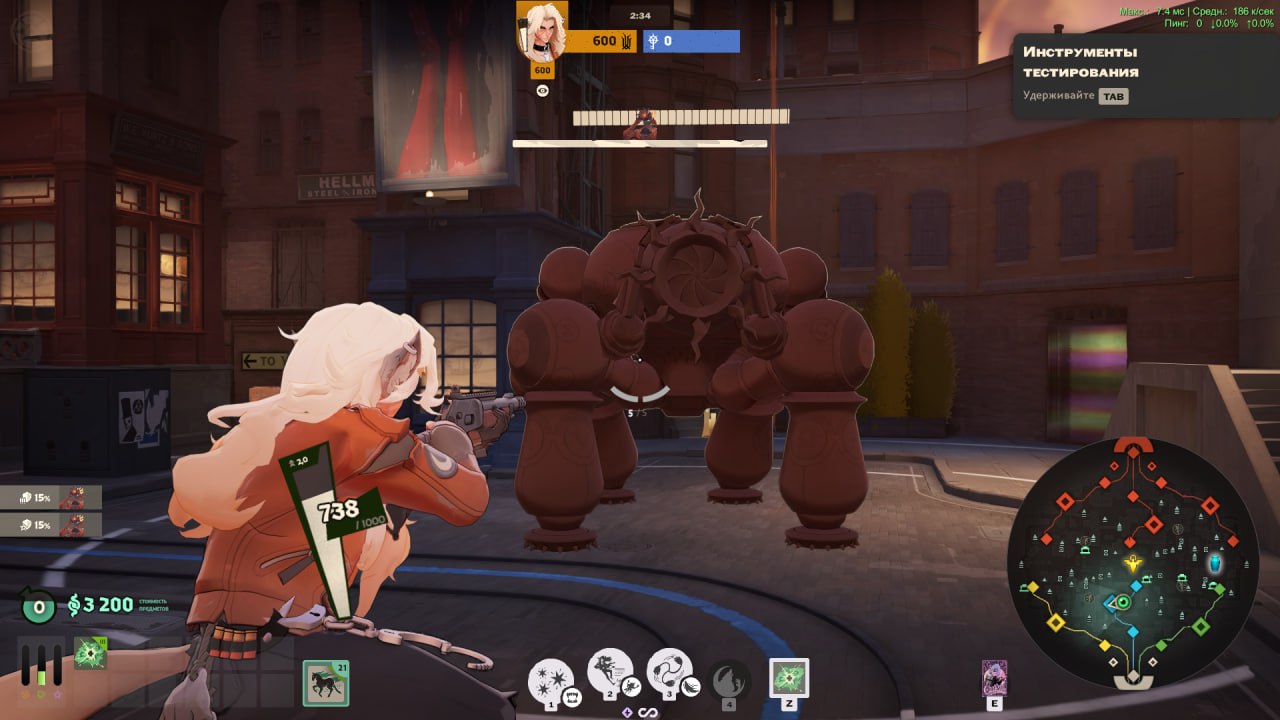Click the spectator eye icon under portrait

pyautogui.click(x=543, y=90)
